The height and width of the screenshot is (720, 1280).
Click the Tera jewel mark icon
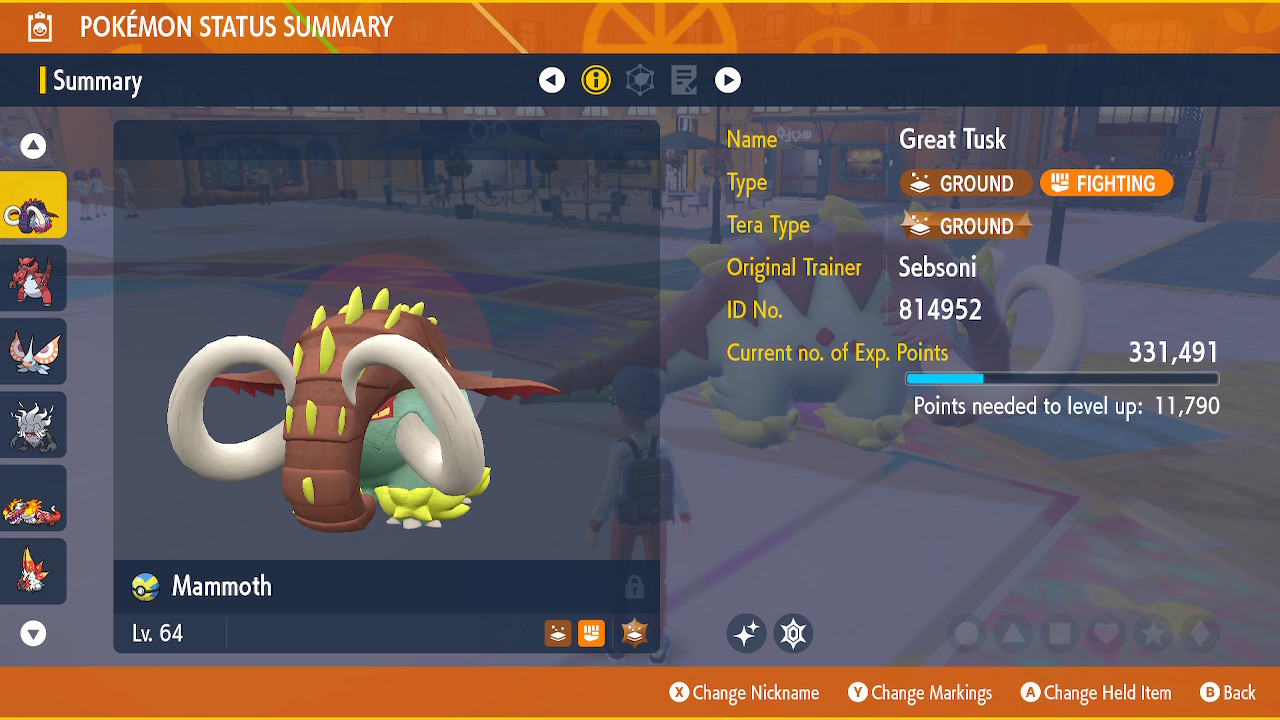(793, 633)
